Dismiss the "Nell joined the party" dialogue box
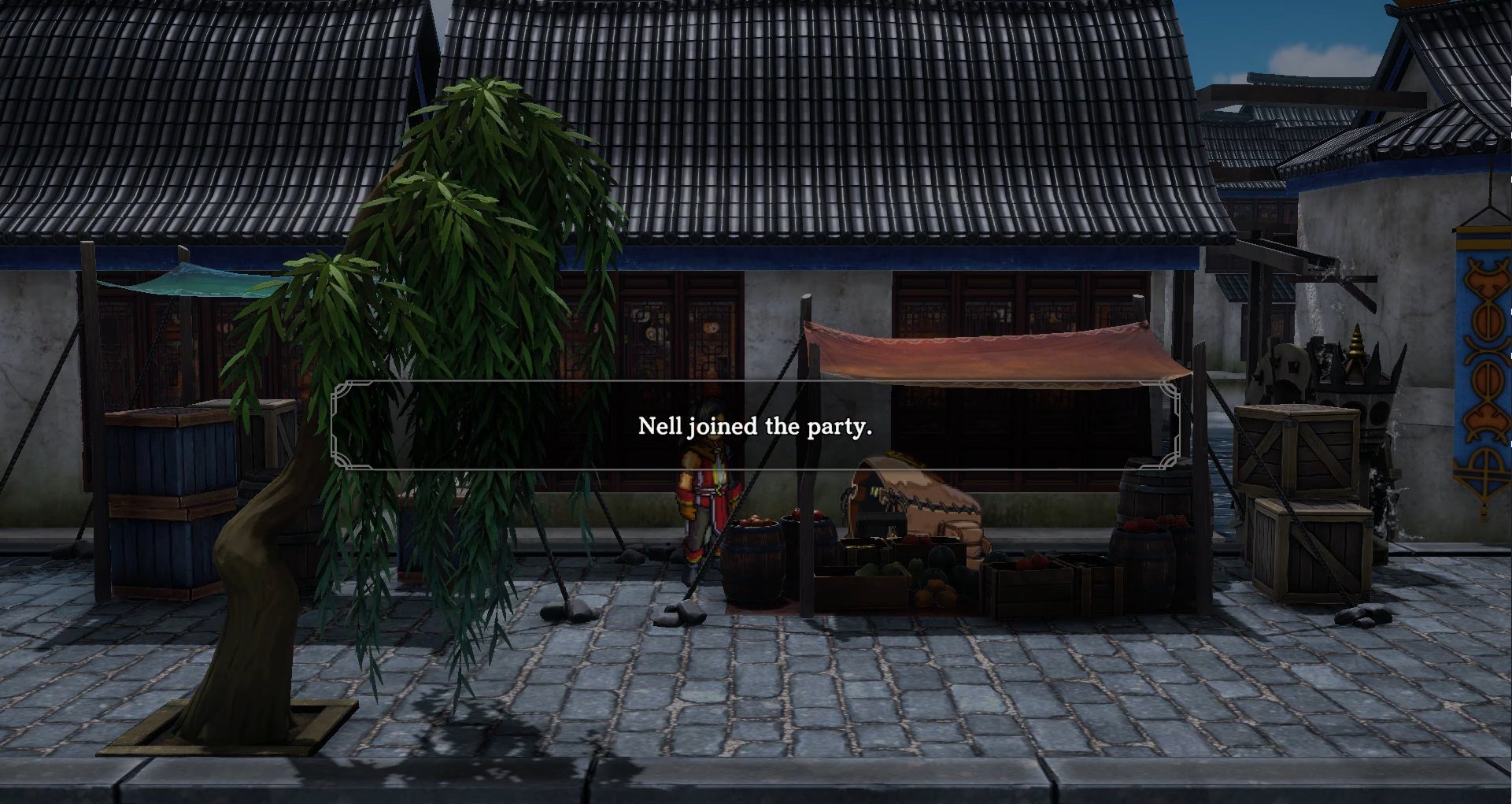Viewport: 1512px width, 804px height. point(756,428)
